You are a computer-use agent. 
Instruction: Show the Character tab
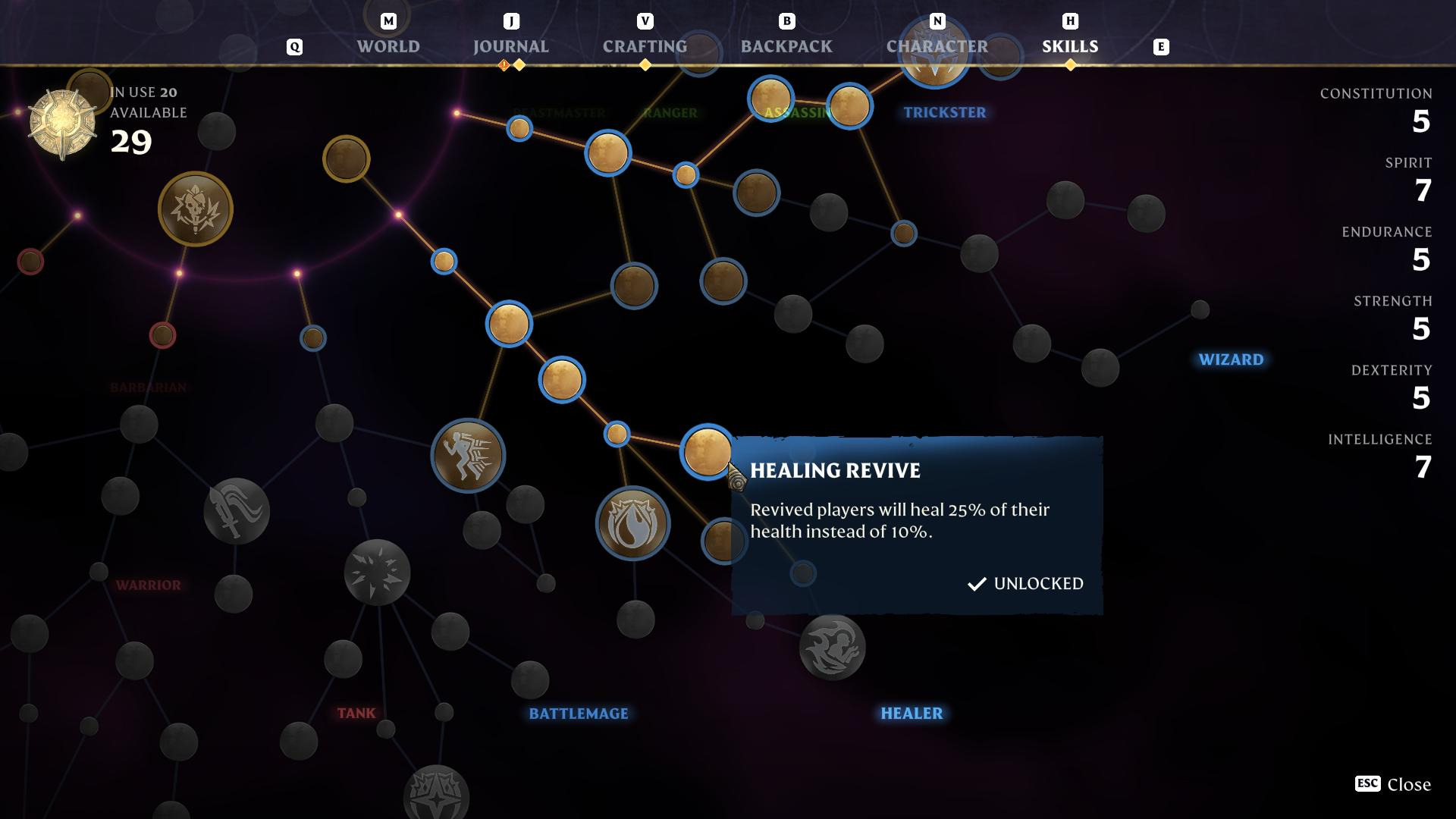(937, 46)
